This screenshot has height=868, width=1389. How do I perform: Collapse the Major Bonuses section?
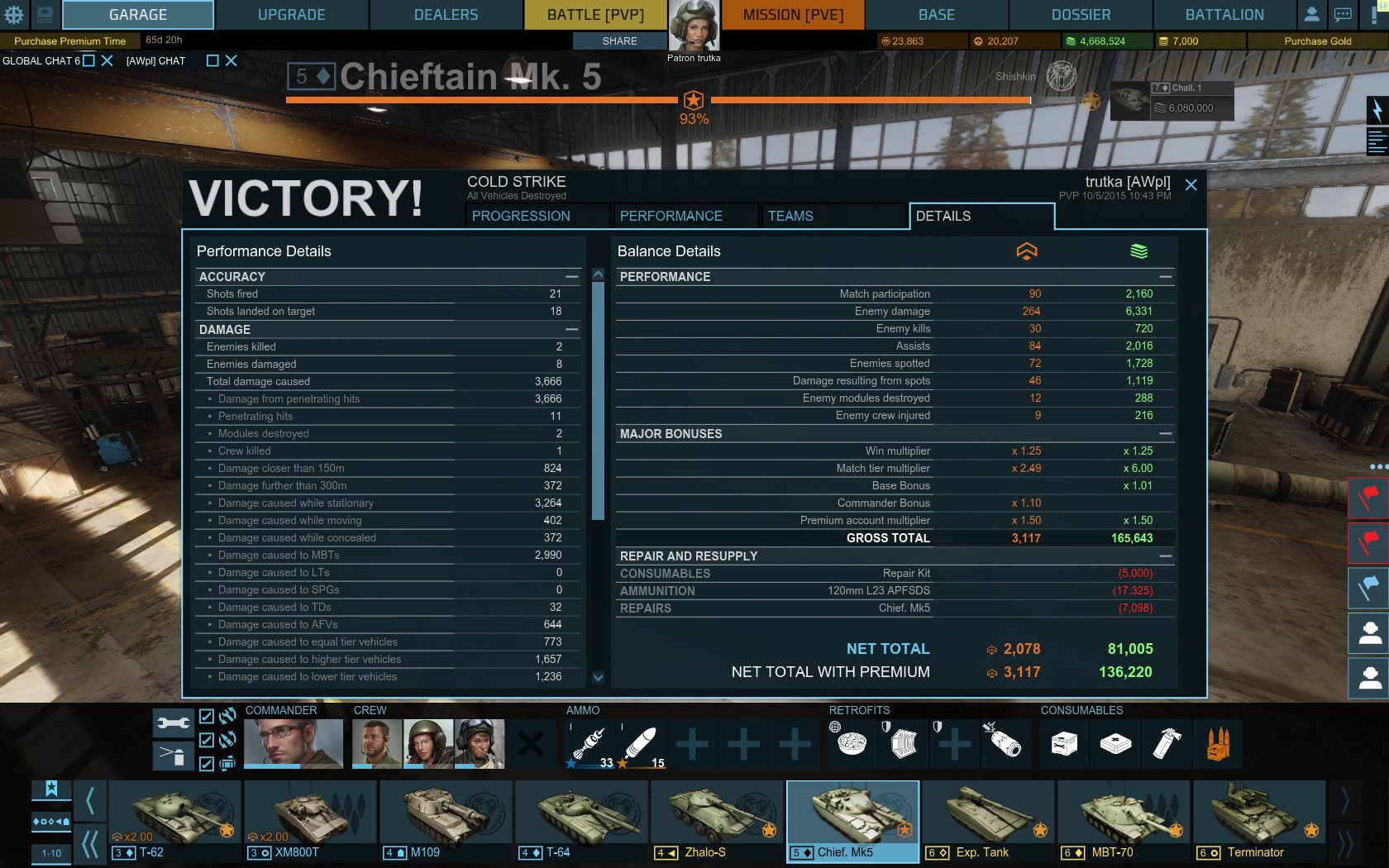point(1165,434)
